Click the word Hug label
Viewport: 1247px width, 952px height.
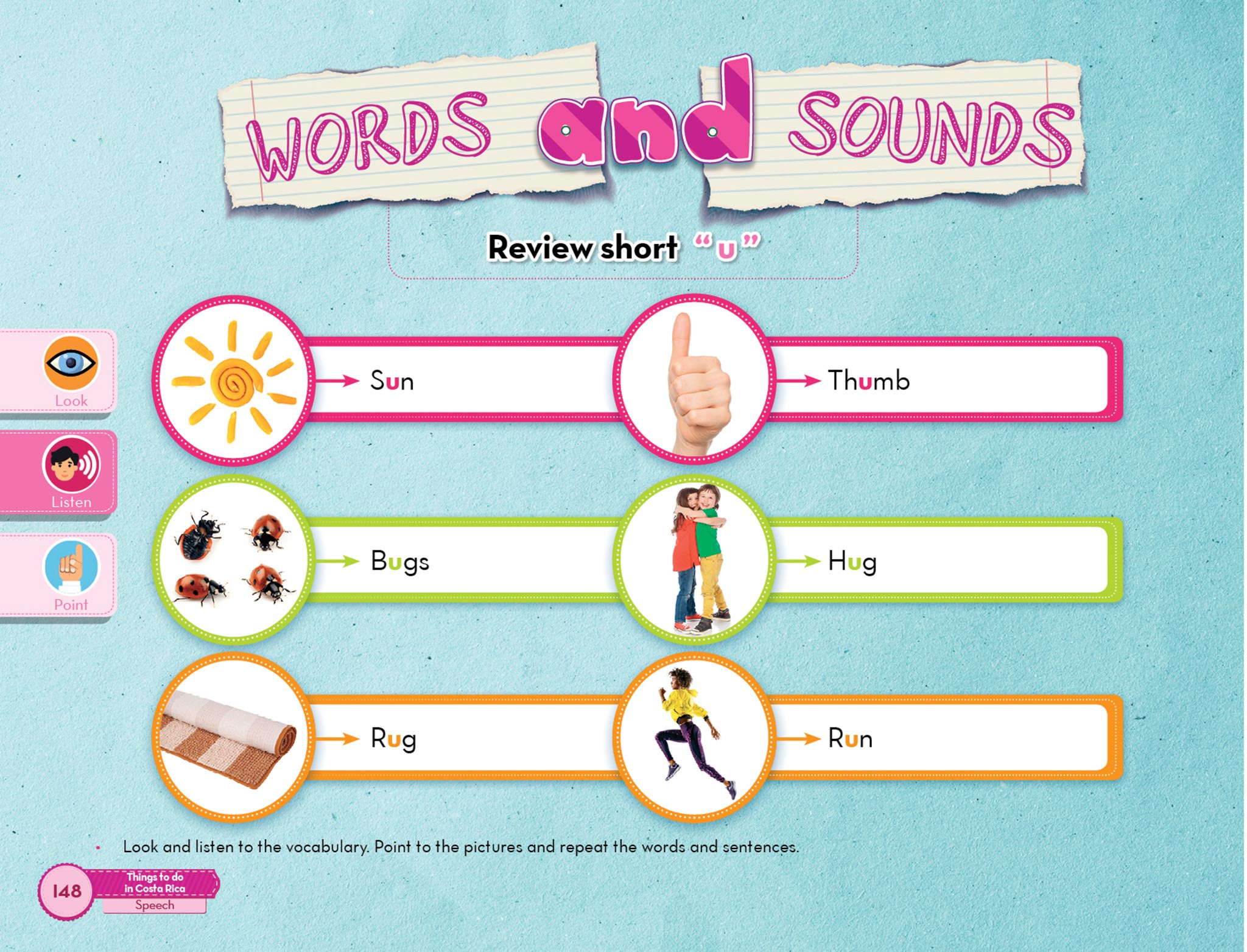click(852, 561)
